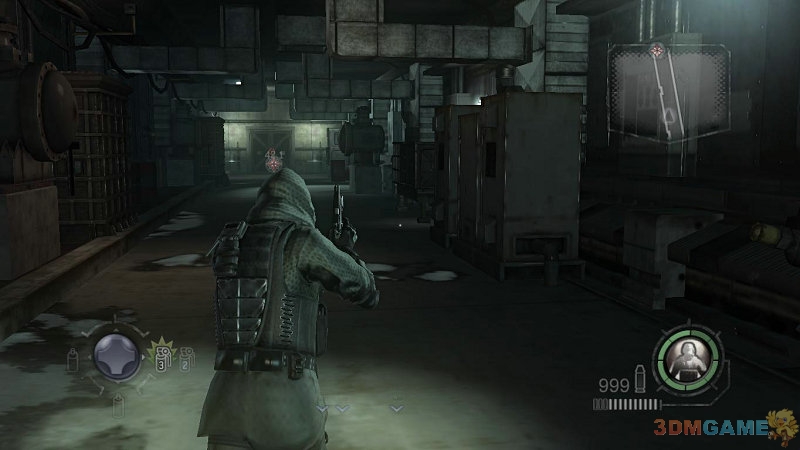
Task: Choose the dimmed grenade with count 2
Action: pyautogui.click(x=184, y=359)
